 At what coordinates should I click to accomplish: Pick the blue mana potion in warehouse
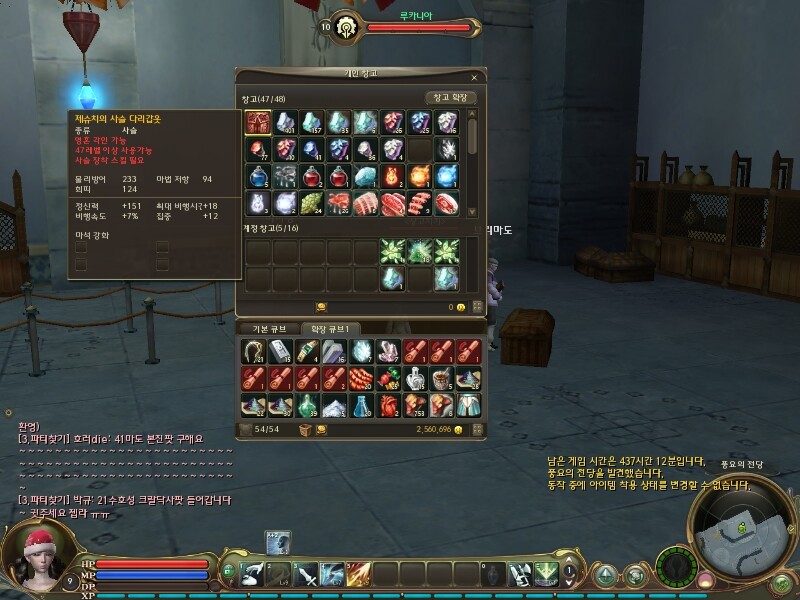coord(258,177)
